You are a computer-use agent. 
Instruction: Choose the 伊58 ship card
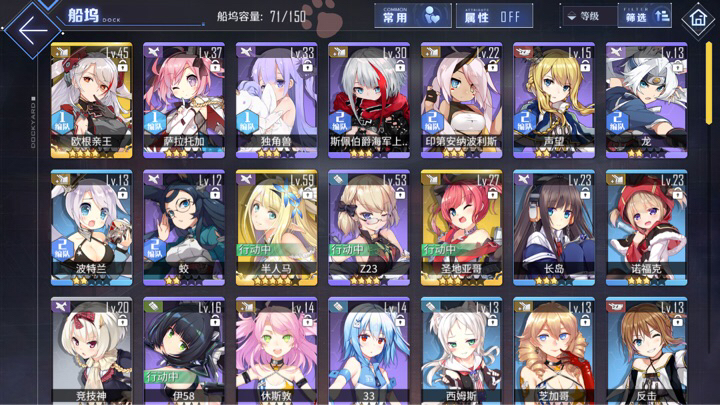[183, 350]
